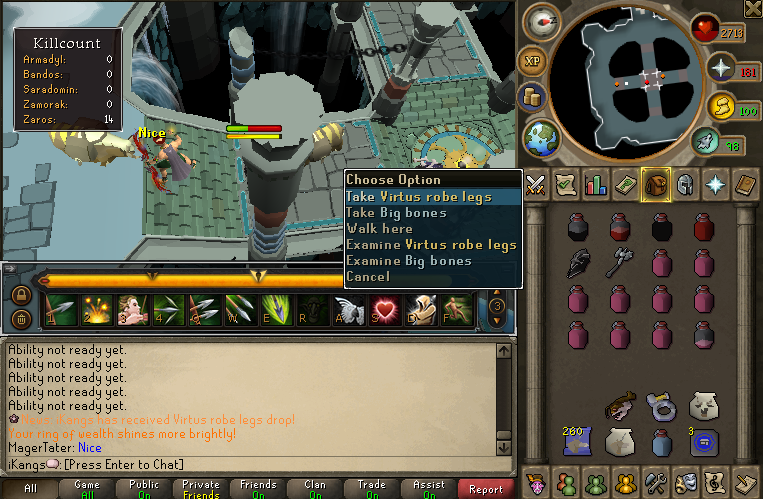Screen dimensions: 763x499
Task: Open the worn equipment helmet tab
Action: [x=686, y=184]
